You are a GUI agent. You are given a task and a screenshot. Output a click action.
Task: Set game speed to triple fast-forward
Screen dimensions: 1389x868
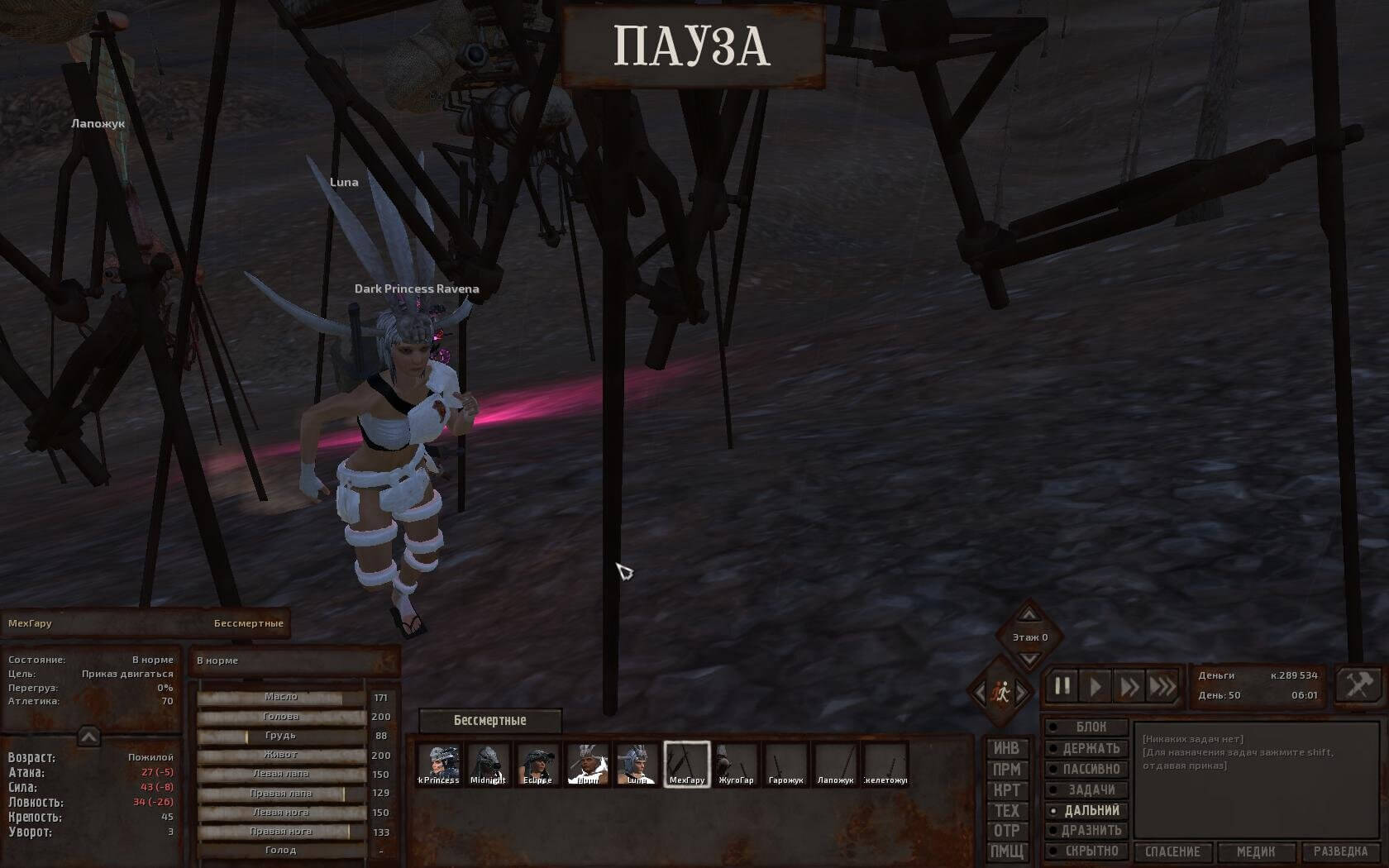[x=1162, y=686]
